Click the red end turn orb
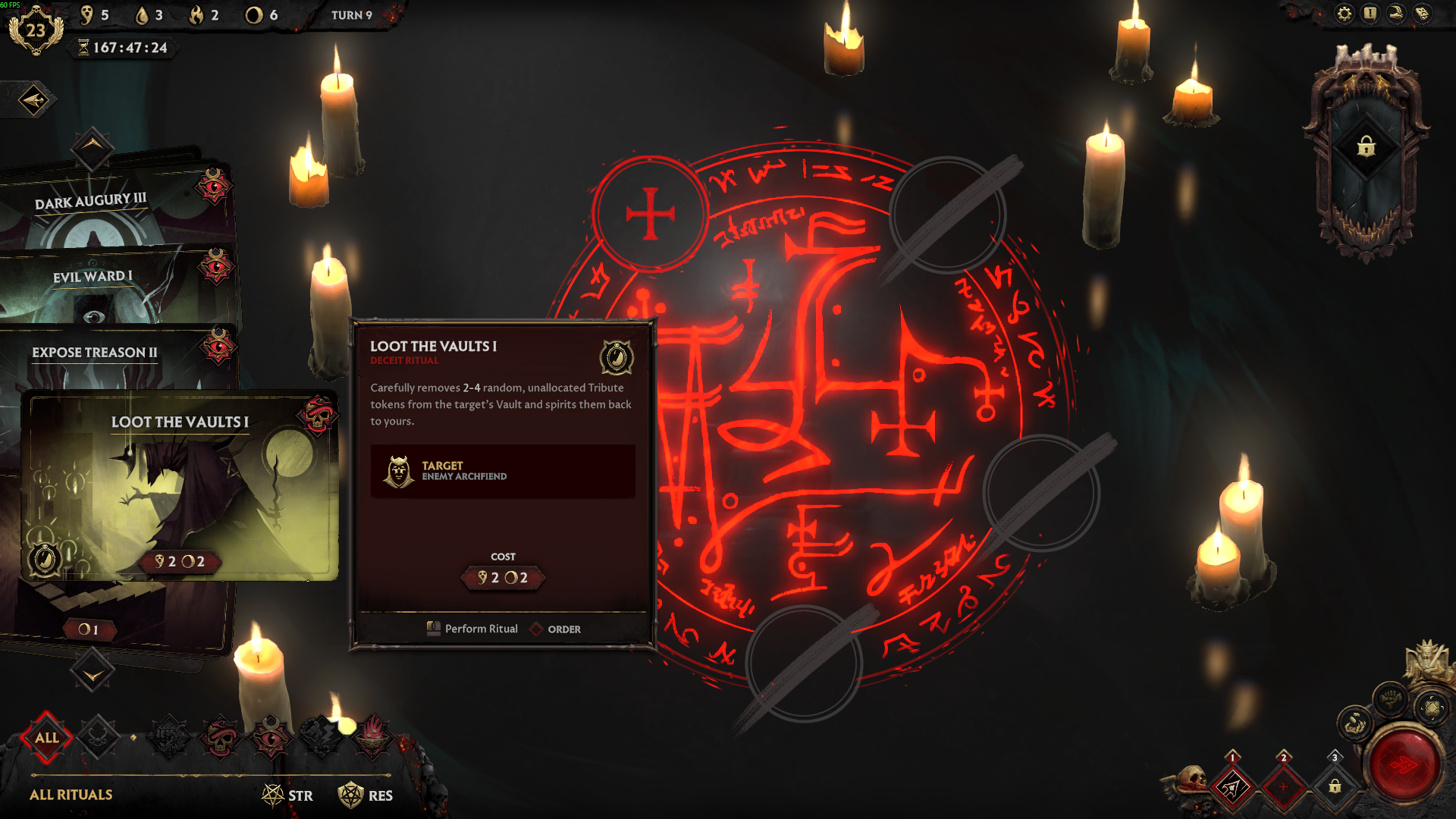 [1404, 765]
